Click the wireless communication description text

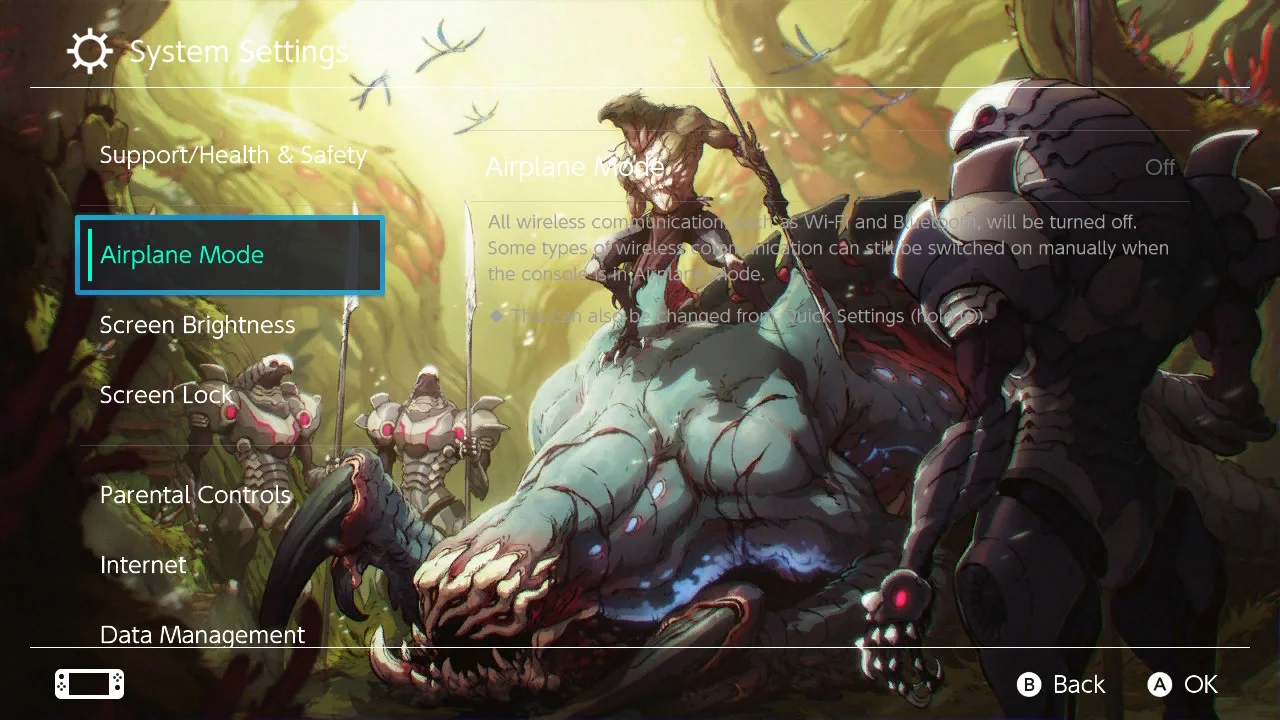(x=828, y=247)
